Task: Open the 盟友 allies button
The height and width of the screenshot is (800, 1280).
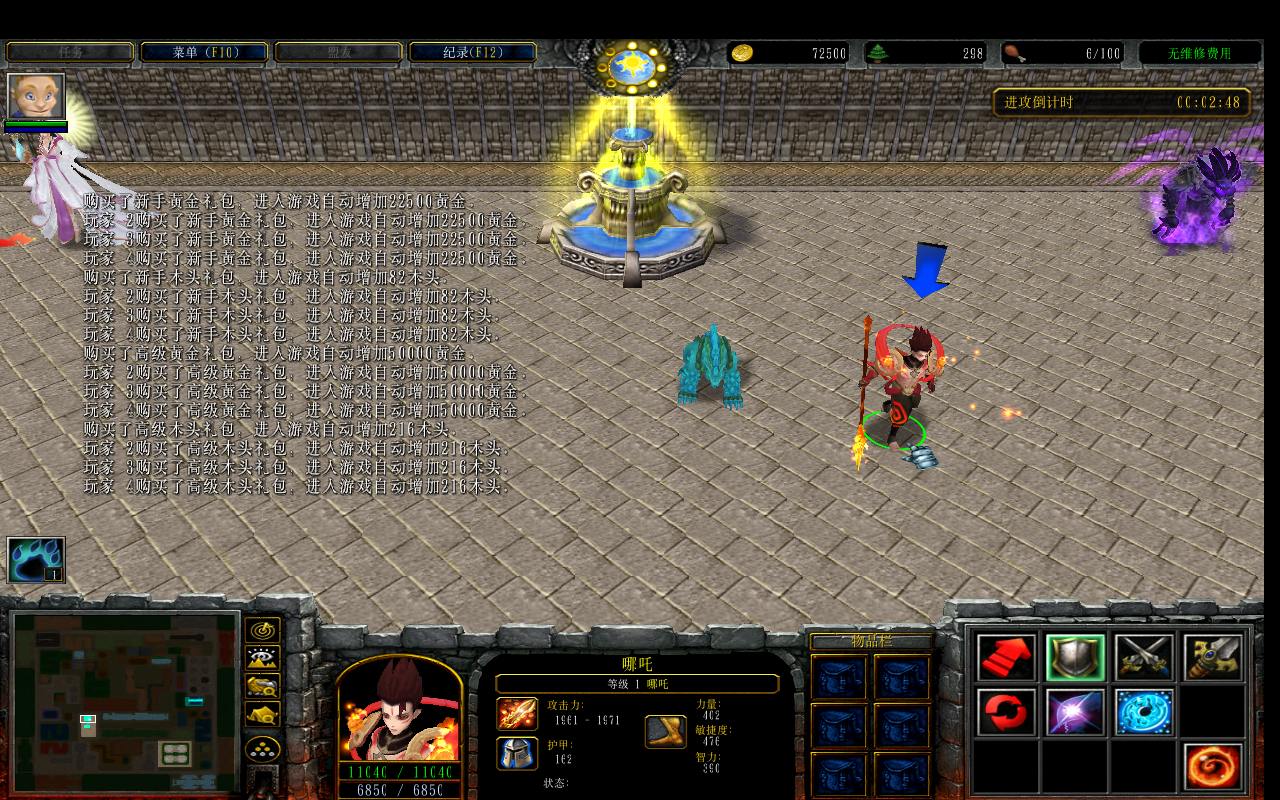Action: click(x=338, y=52)
